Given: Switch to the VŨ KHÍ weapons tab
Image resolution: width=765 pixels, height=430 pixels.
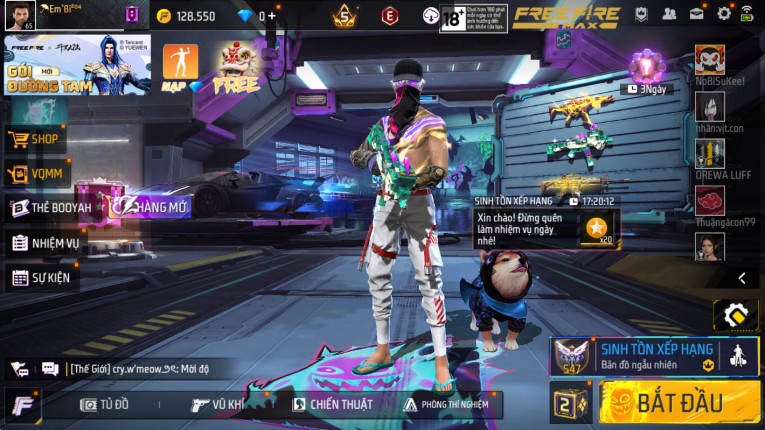Looking at the screenshot, I should (218, 404).
